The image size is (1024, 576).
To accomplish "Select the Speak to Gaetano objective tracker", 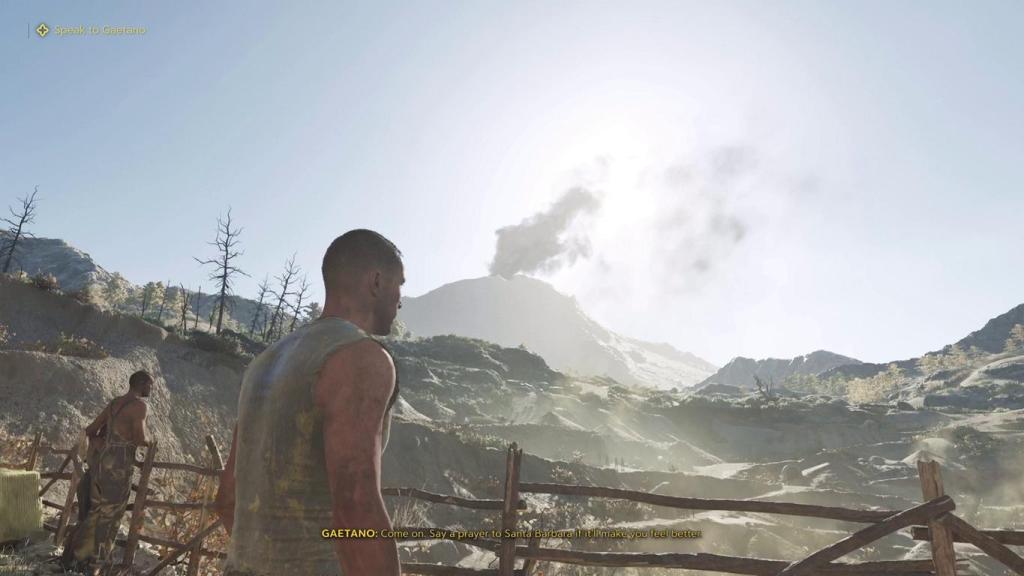I will point(91,30).
